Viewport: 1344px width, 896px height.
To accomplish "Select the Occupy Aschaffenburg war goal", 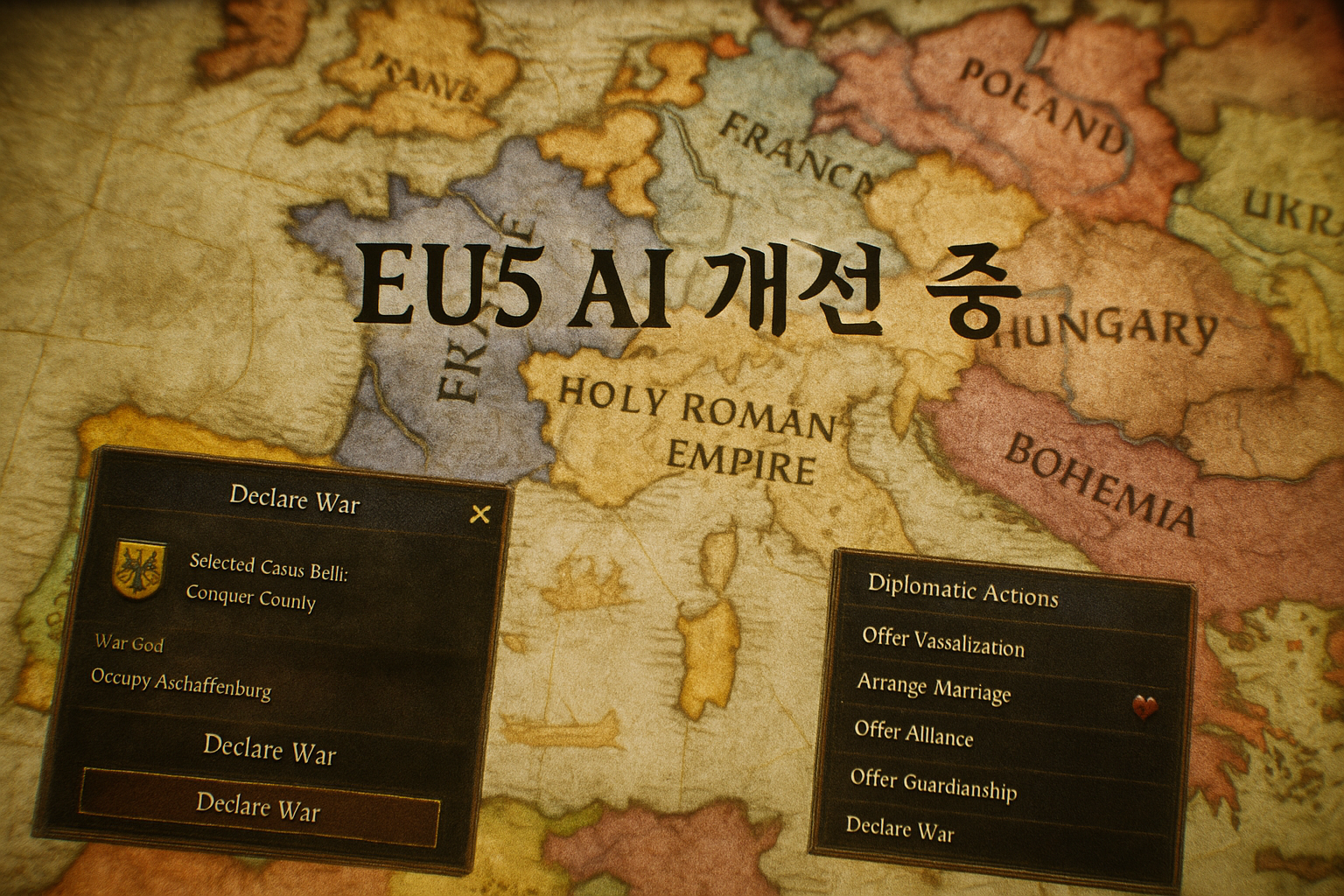I will coord(181,683).
